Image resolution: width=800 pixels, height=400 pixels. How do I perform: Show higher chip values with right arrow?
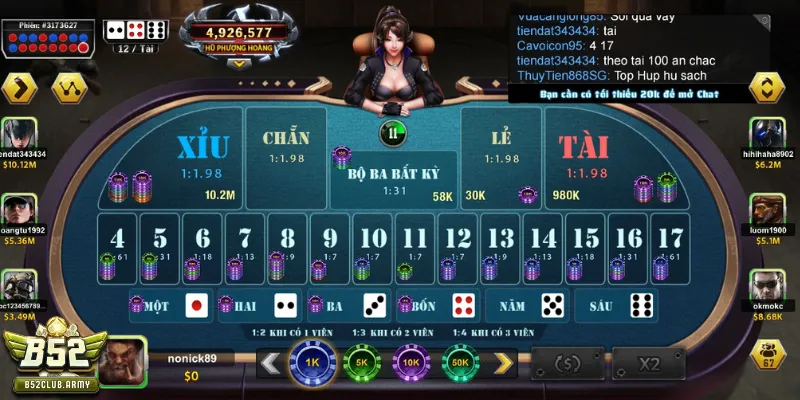[505, 363]
